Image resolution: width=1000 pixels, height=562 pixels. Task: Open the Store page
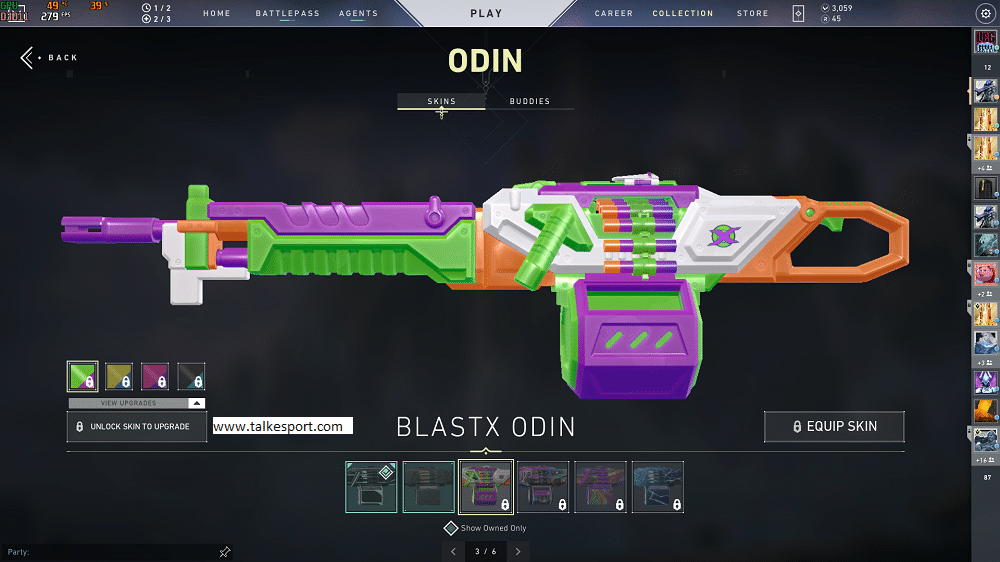[752, 14]
